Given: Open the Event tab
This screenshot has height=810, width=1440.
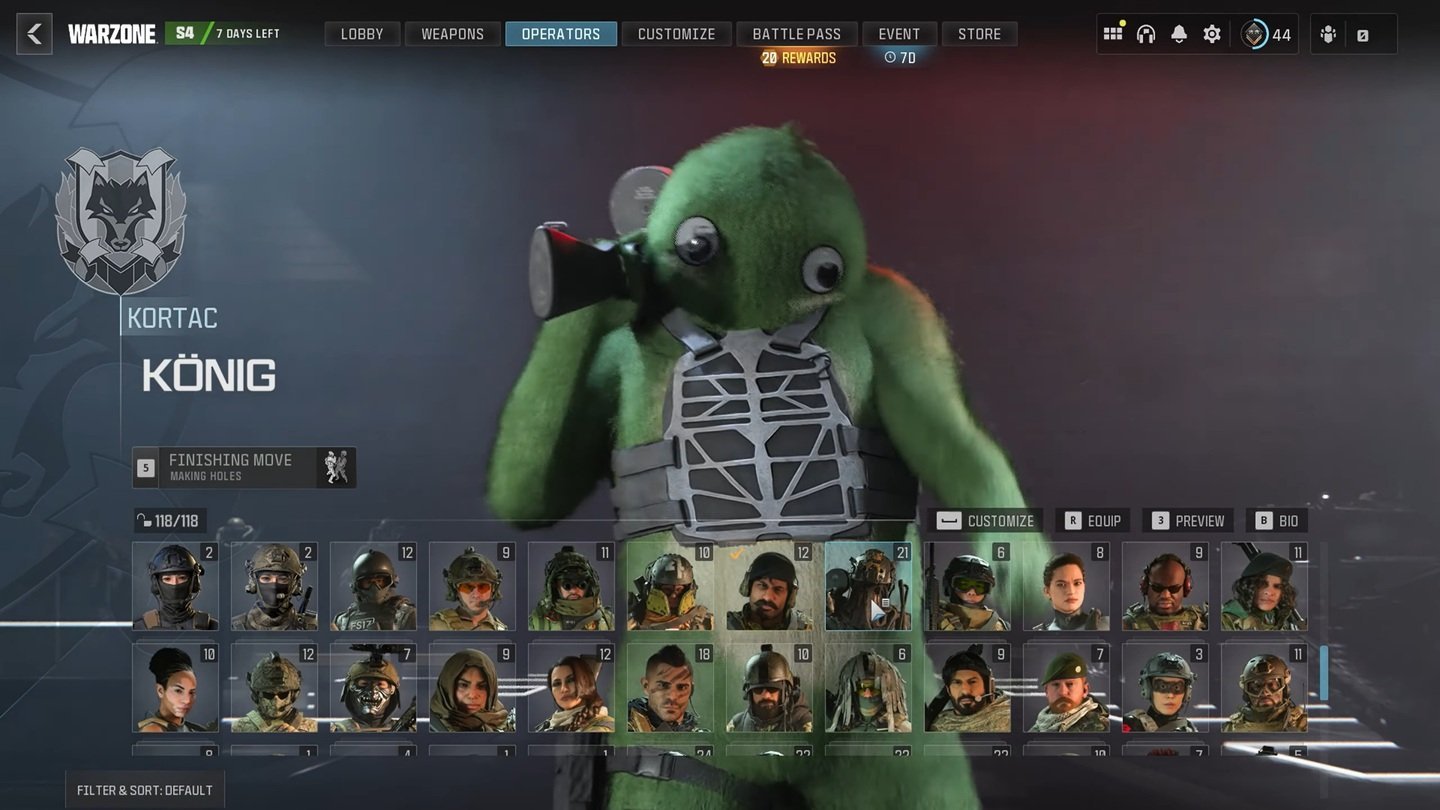Looking at the screenshot, I should (899, 34).
